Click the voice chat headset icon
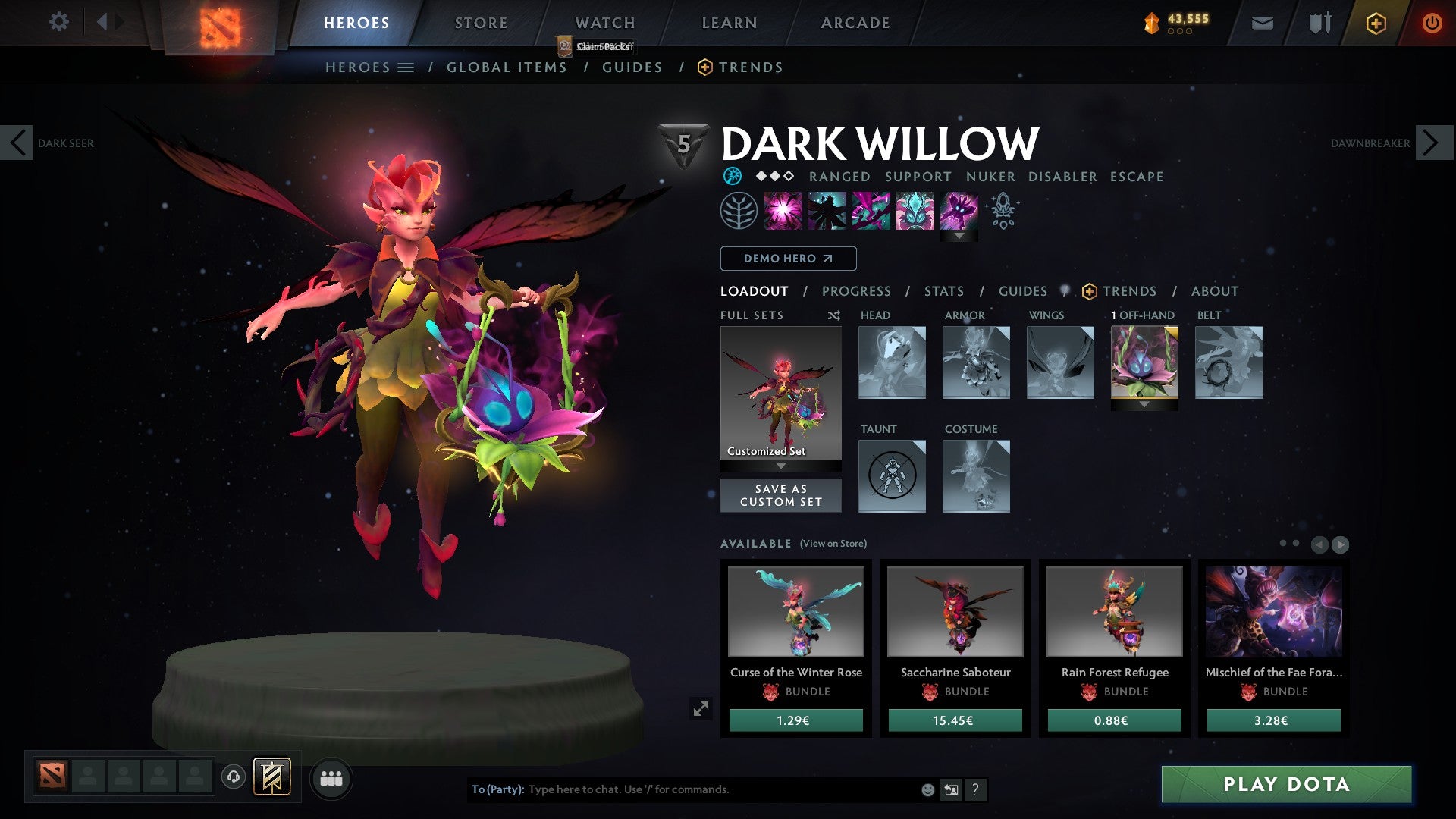This screenshot has width=1456, height=819. [x=233, y=777]
